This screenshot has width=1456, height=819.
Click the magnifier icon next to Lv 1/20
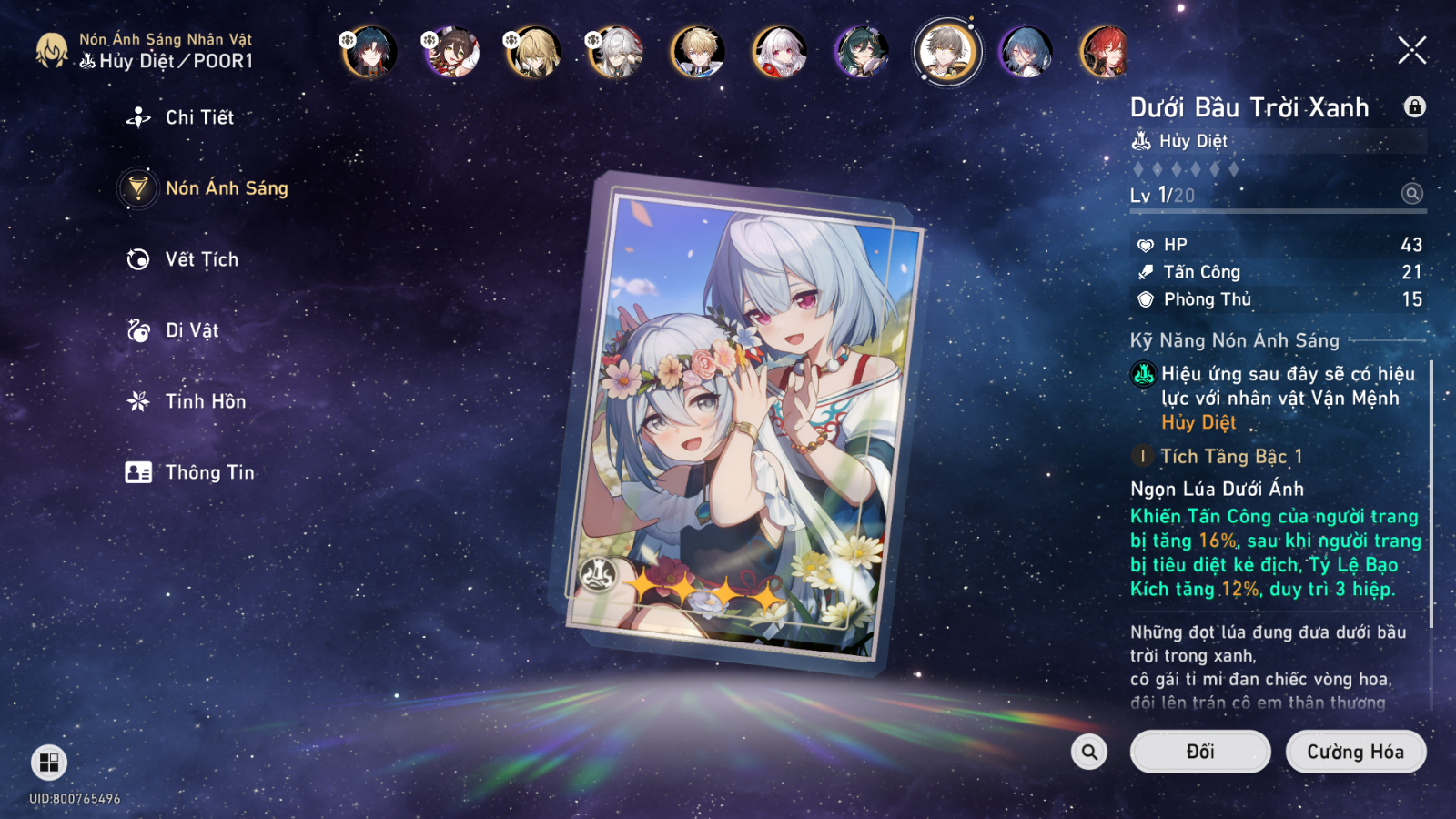1411,194
